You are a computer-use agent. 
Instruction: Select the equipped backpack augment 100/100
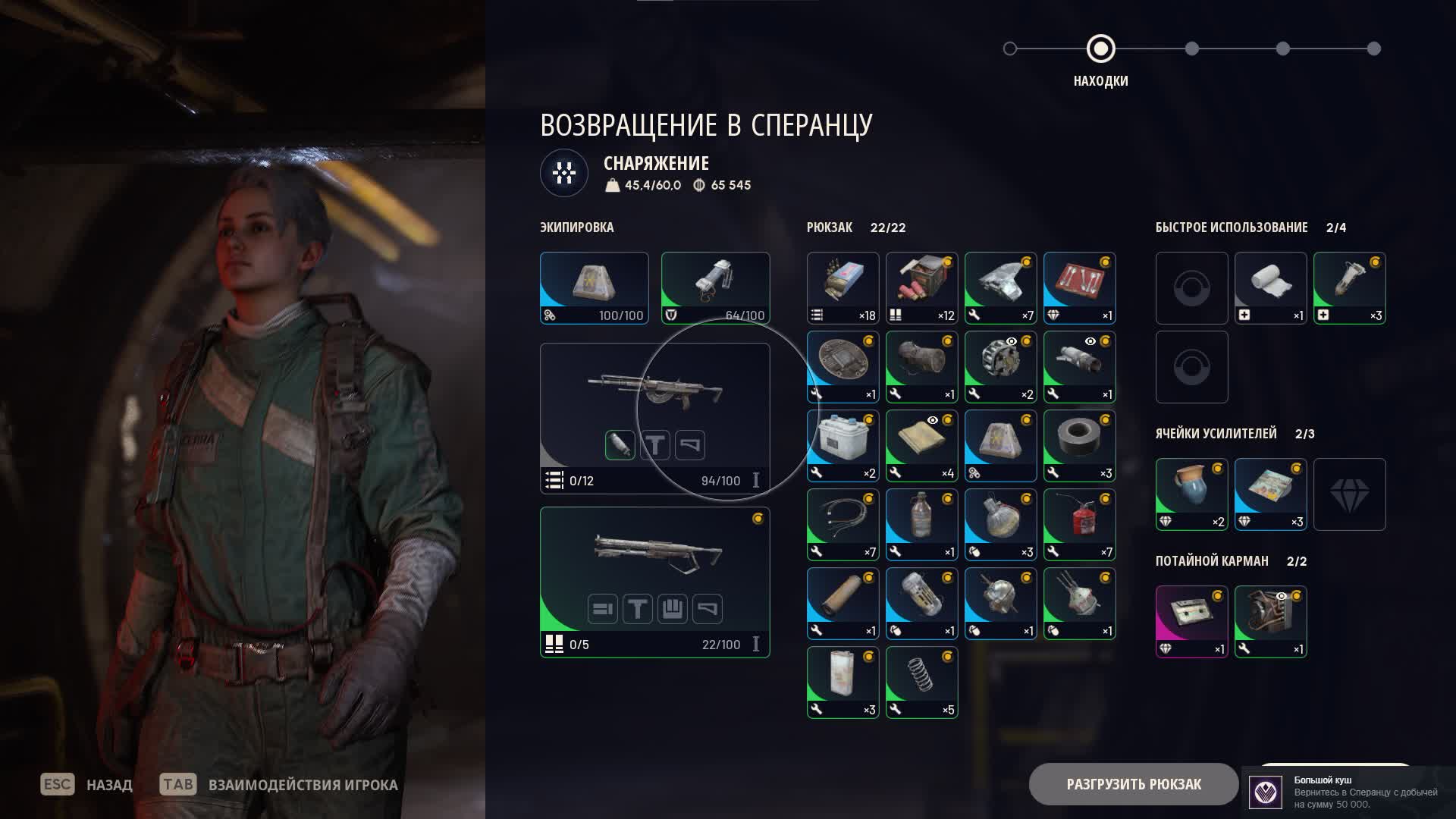click(594, 288)
